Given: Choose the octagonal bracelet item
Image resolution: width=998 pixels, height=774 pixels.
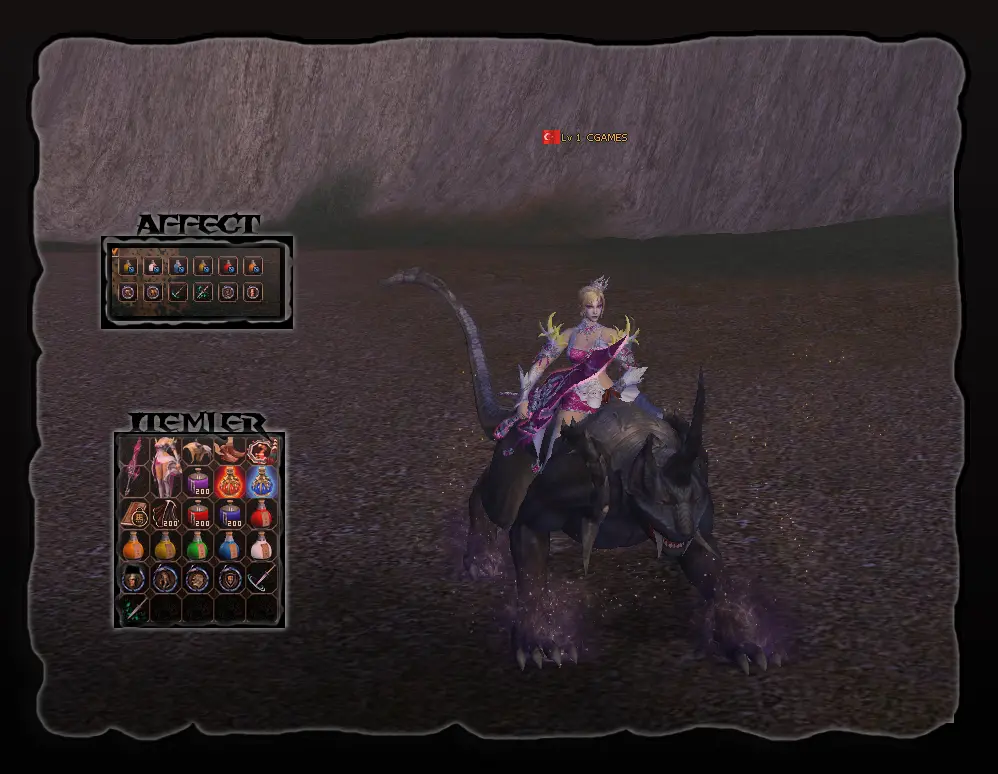Looking at the screenshot, I should (x=263, y=450).
